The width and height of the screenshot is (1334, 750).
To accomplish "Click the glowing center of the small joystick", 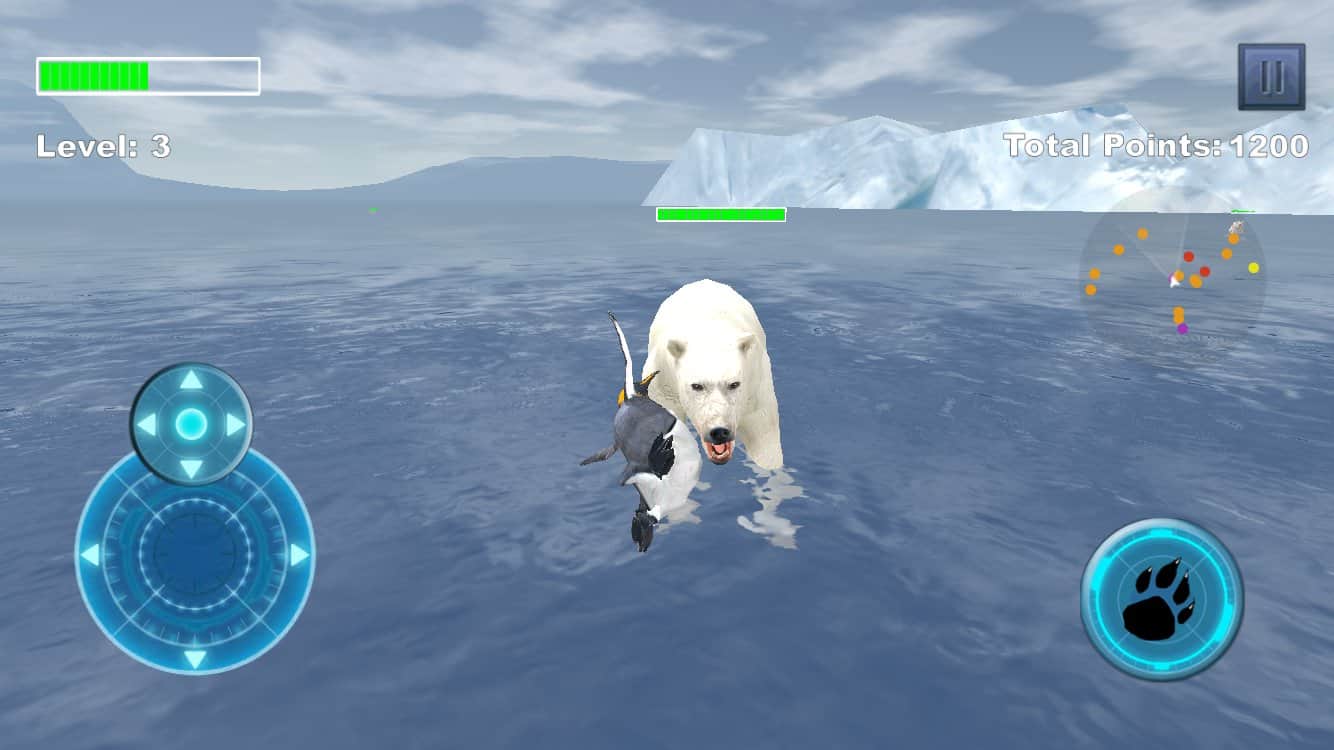I will [x=191, y=425].
